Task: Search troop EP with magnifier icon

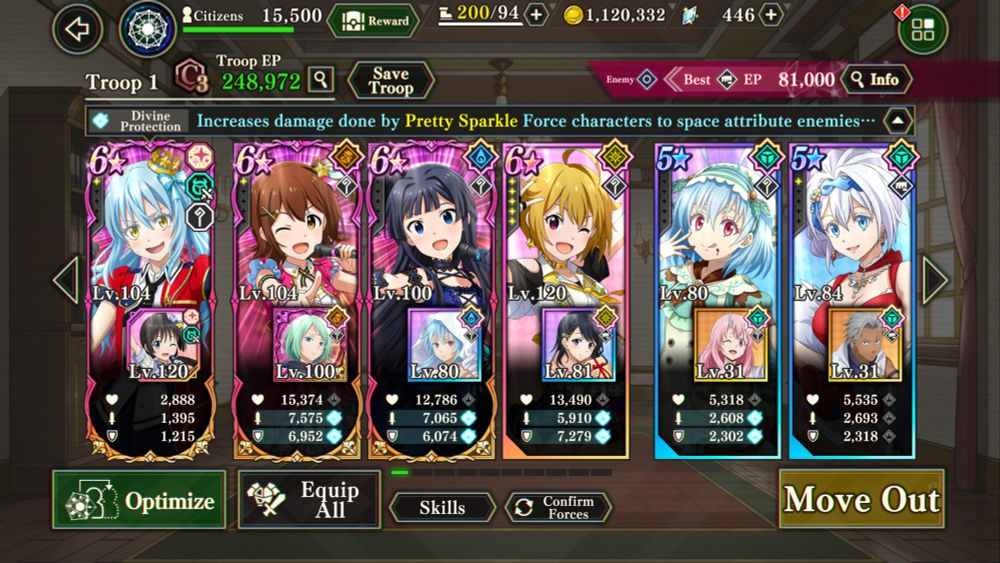Action: point(320,79)
